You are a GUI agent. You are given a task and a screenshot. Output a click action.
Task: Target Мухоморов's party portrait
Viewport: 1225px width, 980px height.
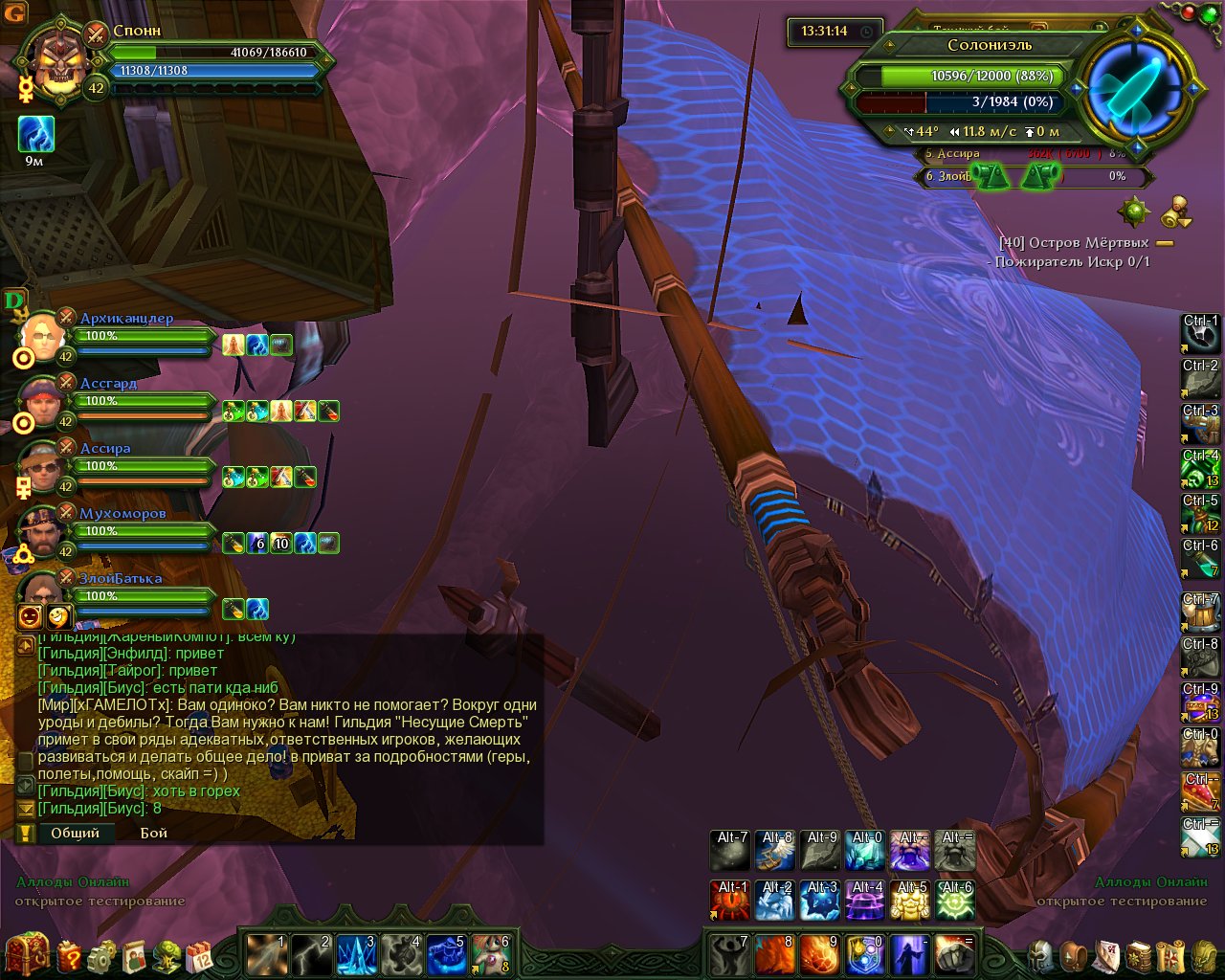(43, 529)
